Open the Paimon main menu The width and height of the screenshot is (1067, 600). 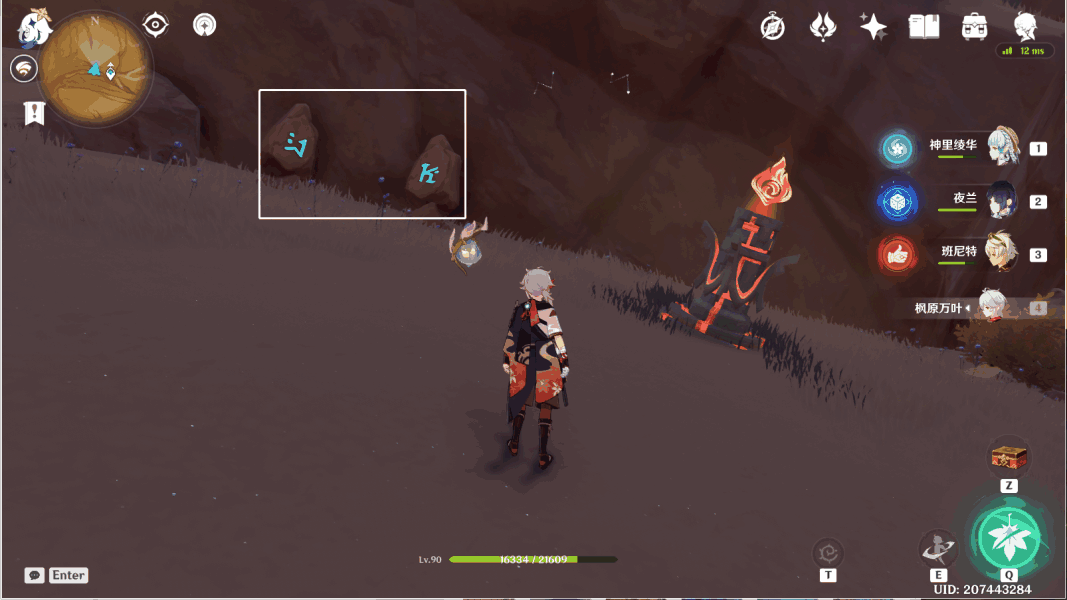pos(34,27)
